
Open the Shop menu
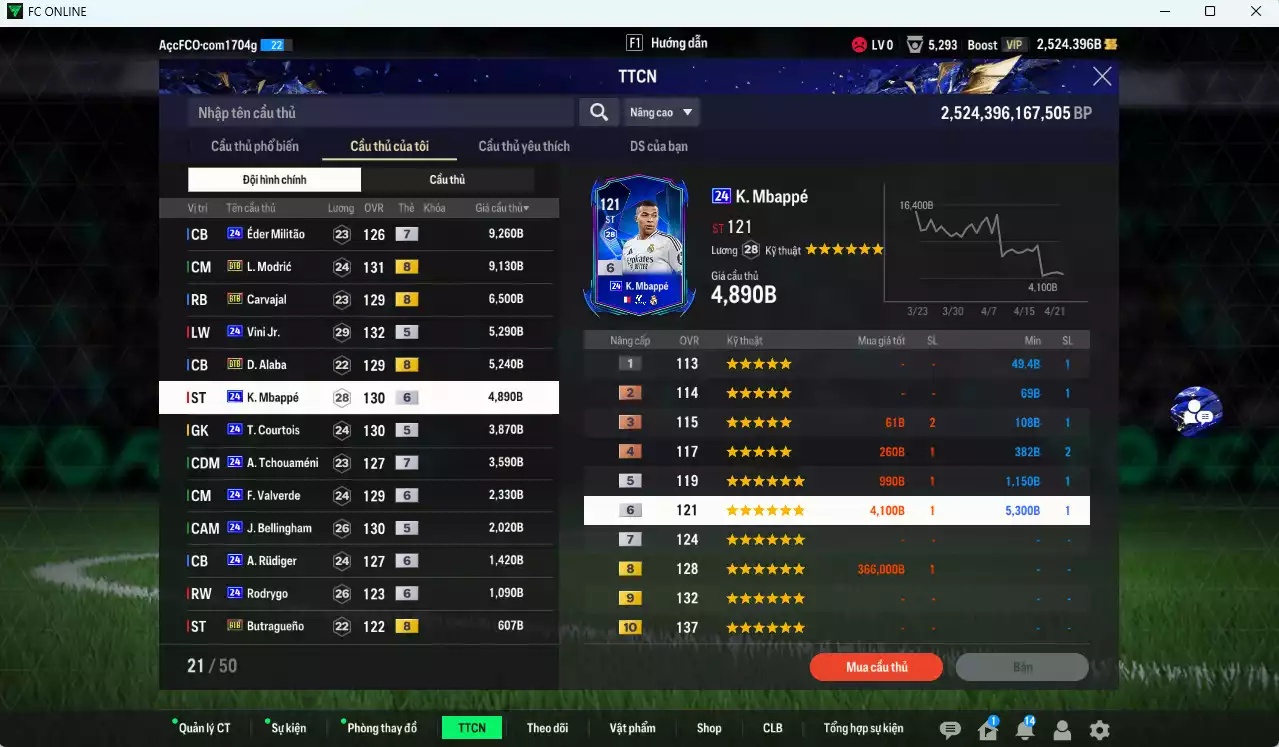(709, 728)
